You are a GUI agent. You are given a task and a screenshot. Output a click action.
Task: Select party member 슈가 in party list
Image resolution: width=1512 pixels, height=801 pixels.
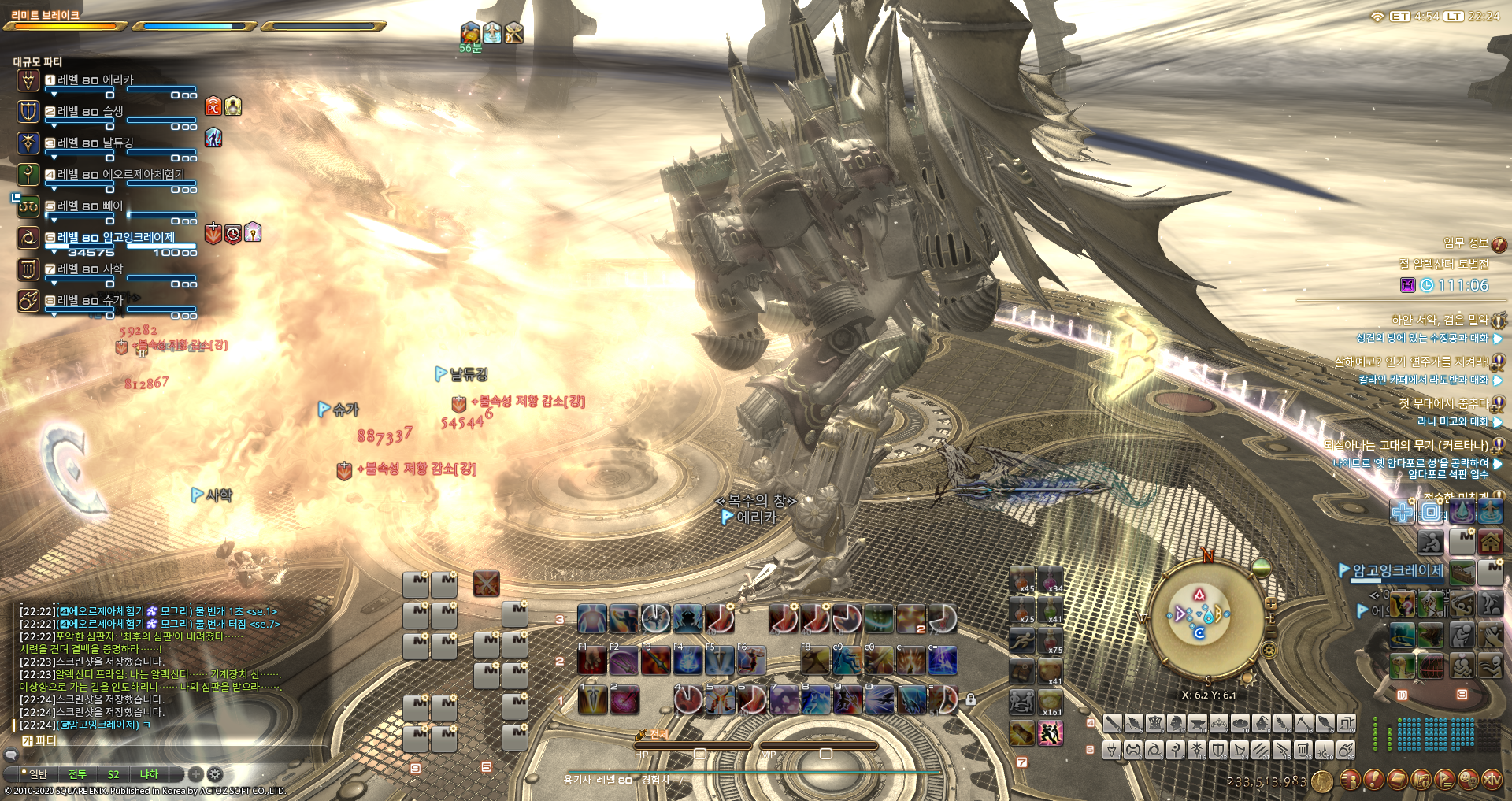click(x=90, y=301)
